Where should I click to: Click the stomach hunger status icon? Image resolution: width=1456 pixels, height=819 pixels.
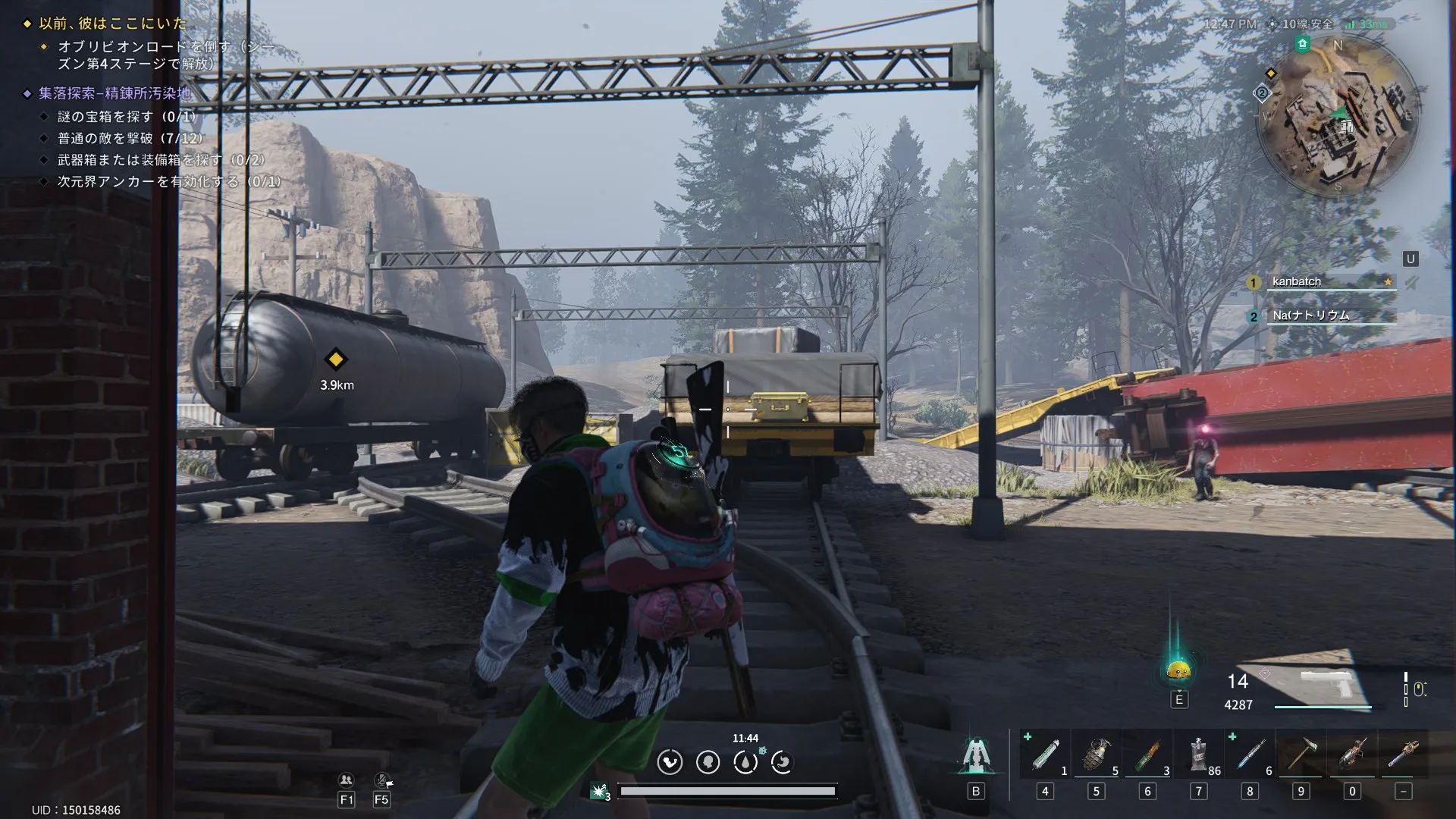pos(670,762)
